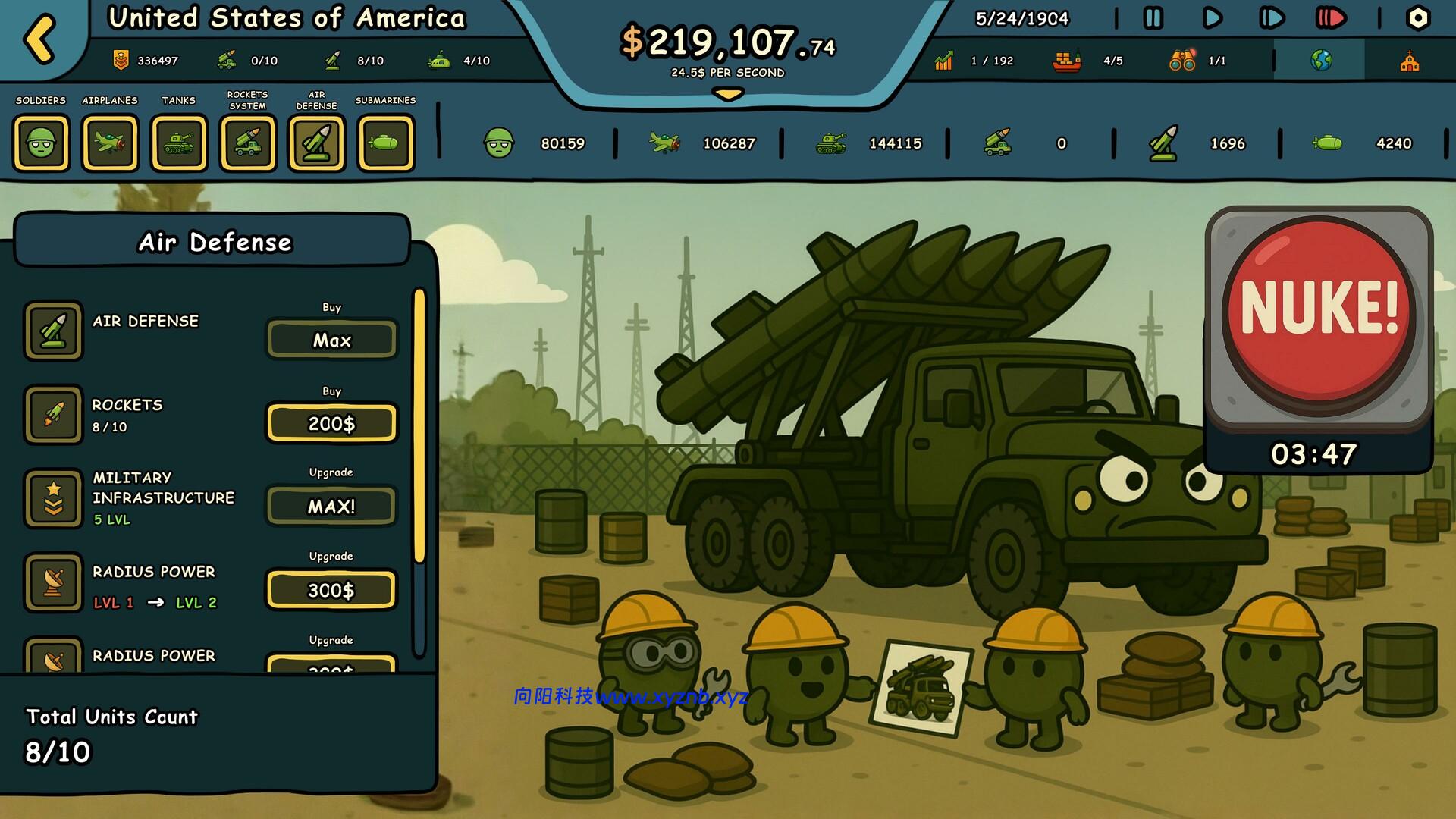Open settings with the hexagon gear icon
This screenshot has width=1456, height=819.
1417,18
